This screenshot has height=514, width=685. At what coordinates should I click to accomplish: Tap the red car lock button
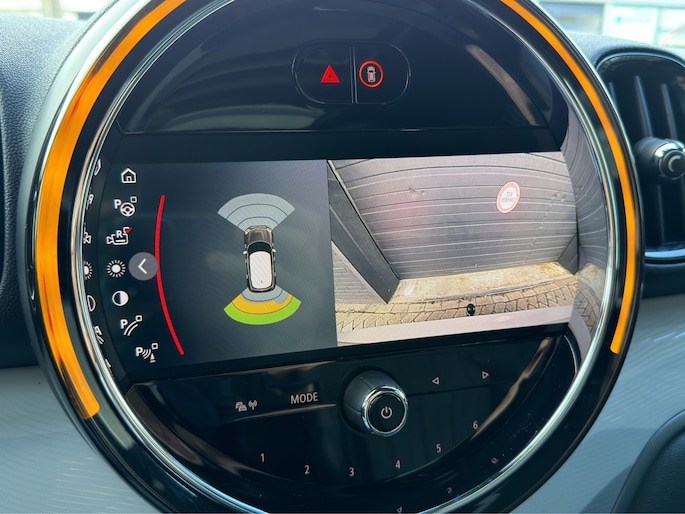(x=371, y=73)
